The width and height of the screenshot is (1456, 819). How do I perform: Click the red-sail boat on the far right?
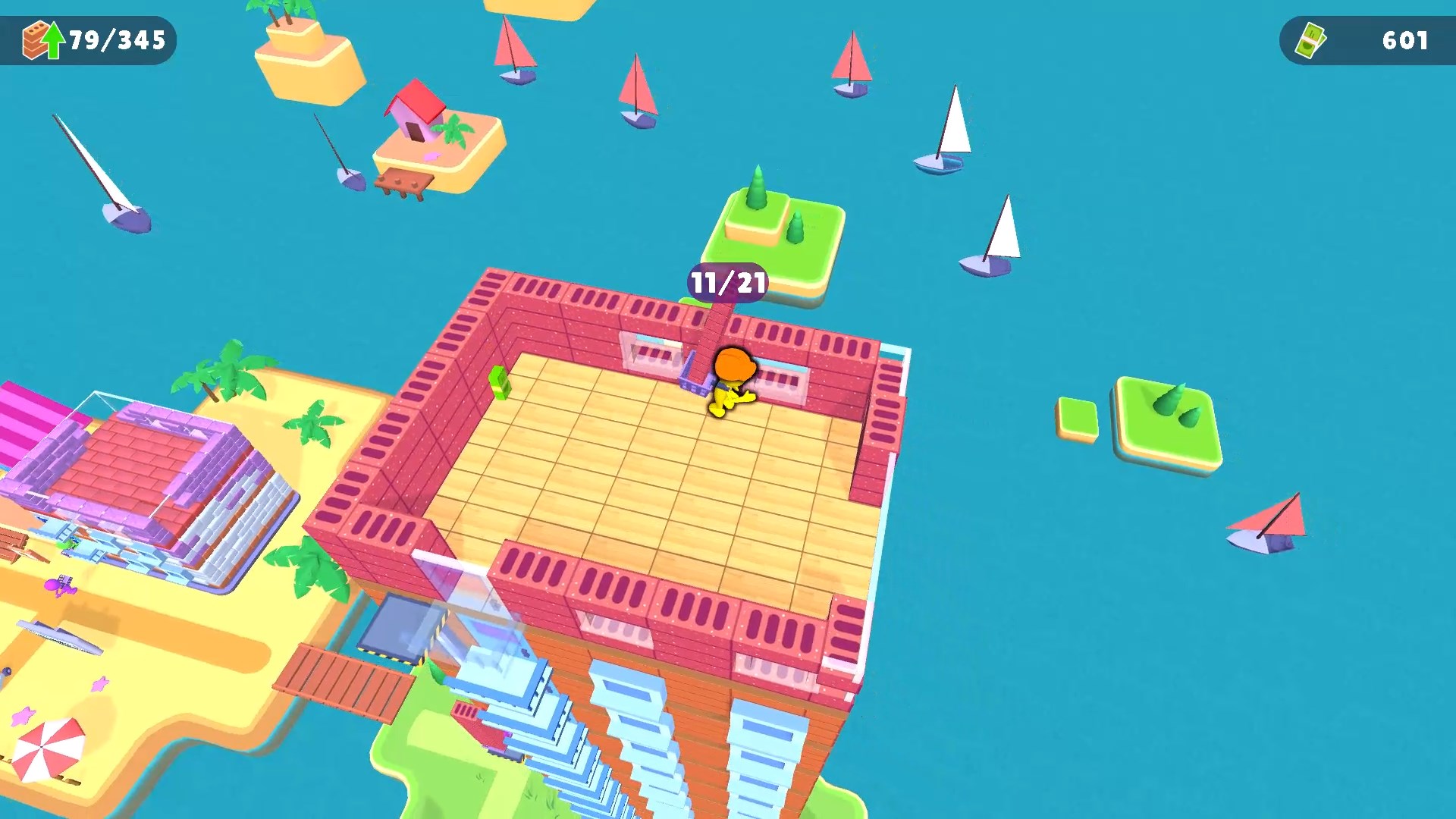[1266, 523]
